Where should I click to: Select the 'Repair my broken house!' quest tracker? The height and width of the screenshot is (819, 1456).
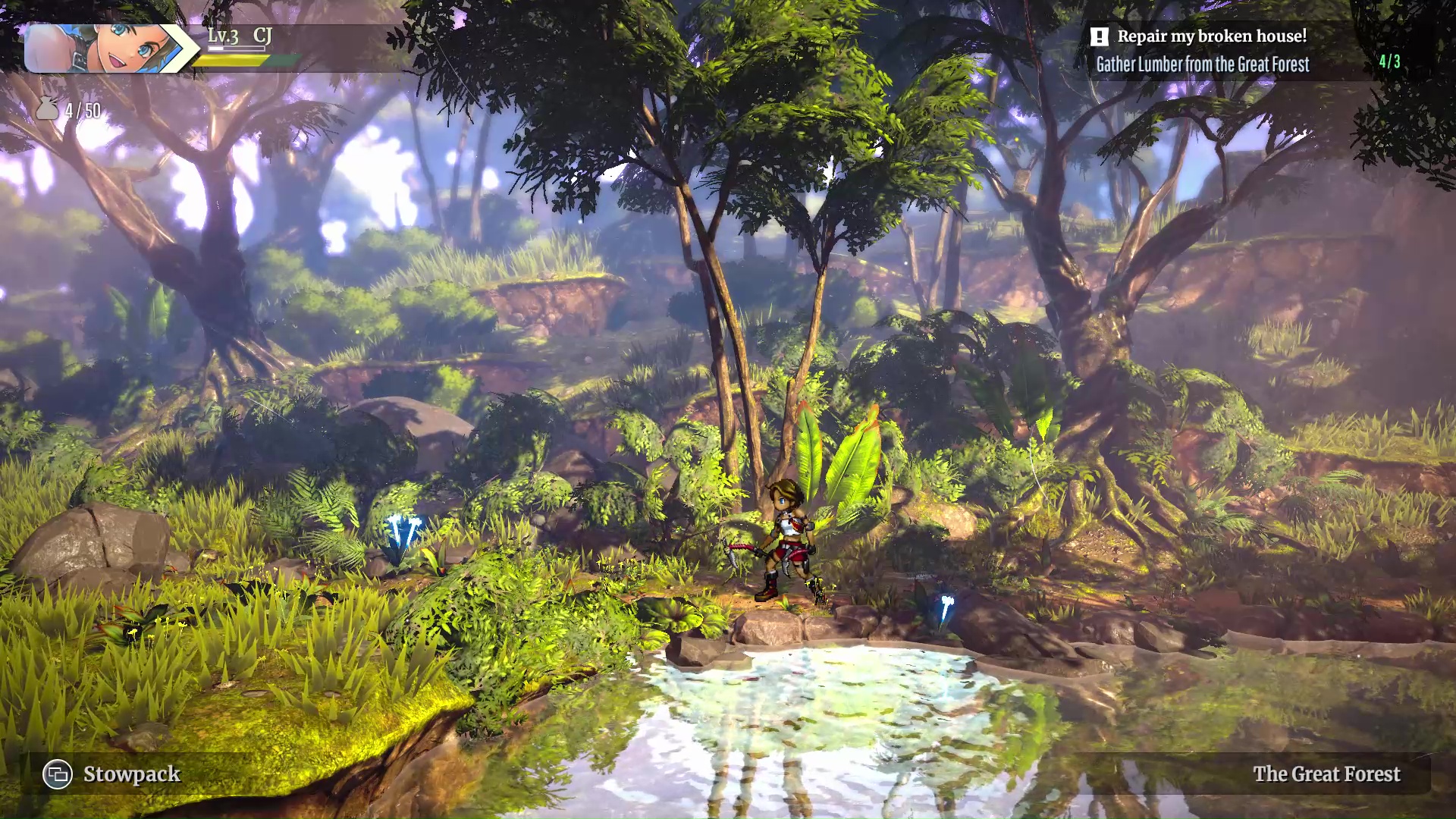pyautogui.click(x=1211, y=36)
